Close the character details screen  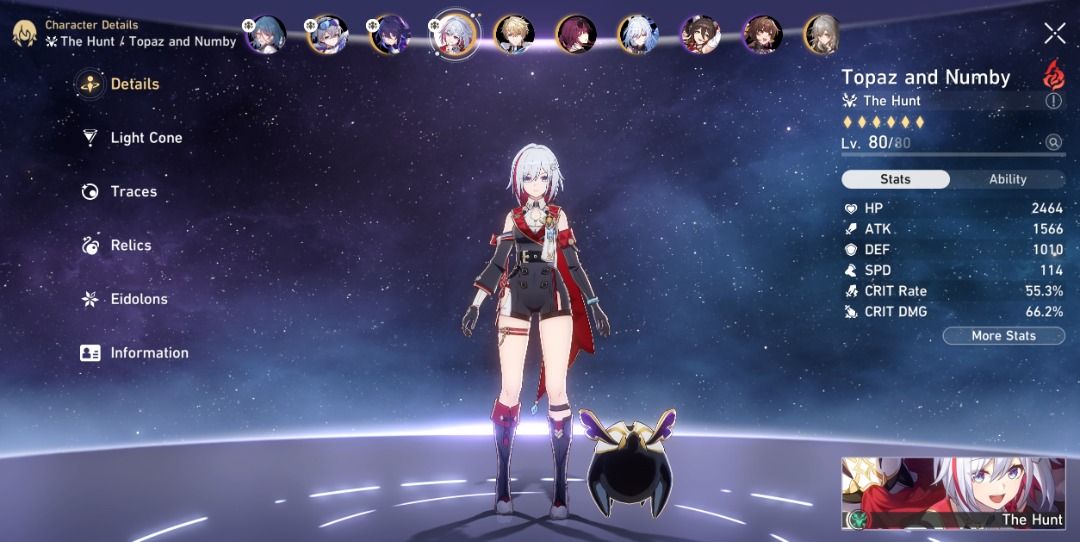[1054, 34]
